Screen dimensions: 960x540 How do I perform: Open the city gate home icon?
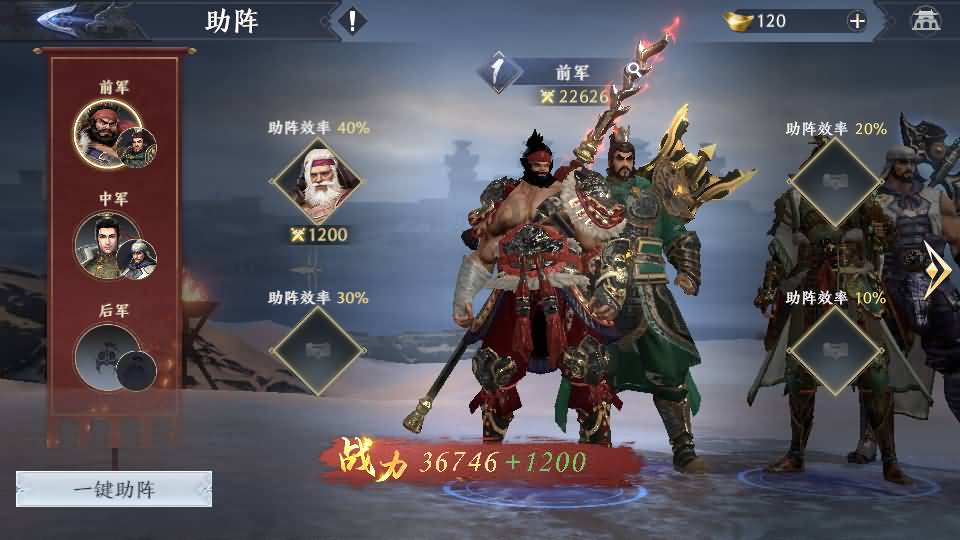pos(925,20)
